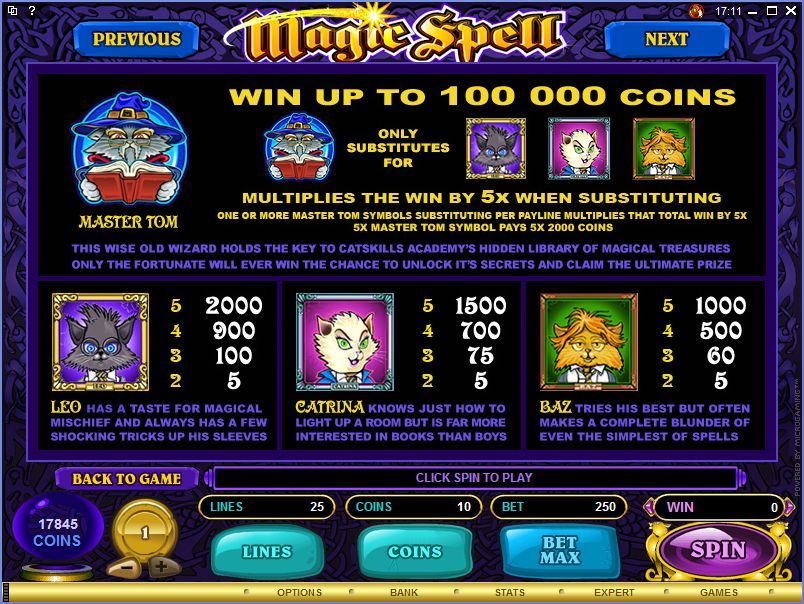Return with the Back to Game button
804x604 pixels.
126,478
